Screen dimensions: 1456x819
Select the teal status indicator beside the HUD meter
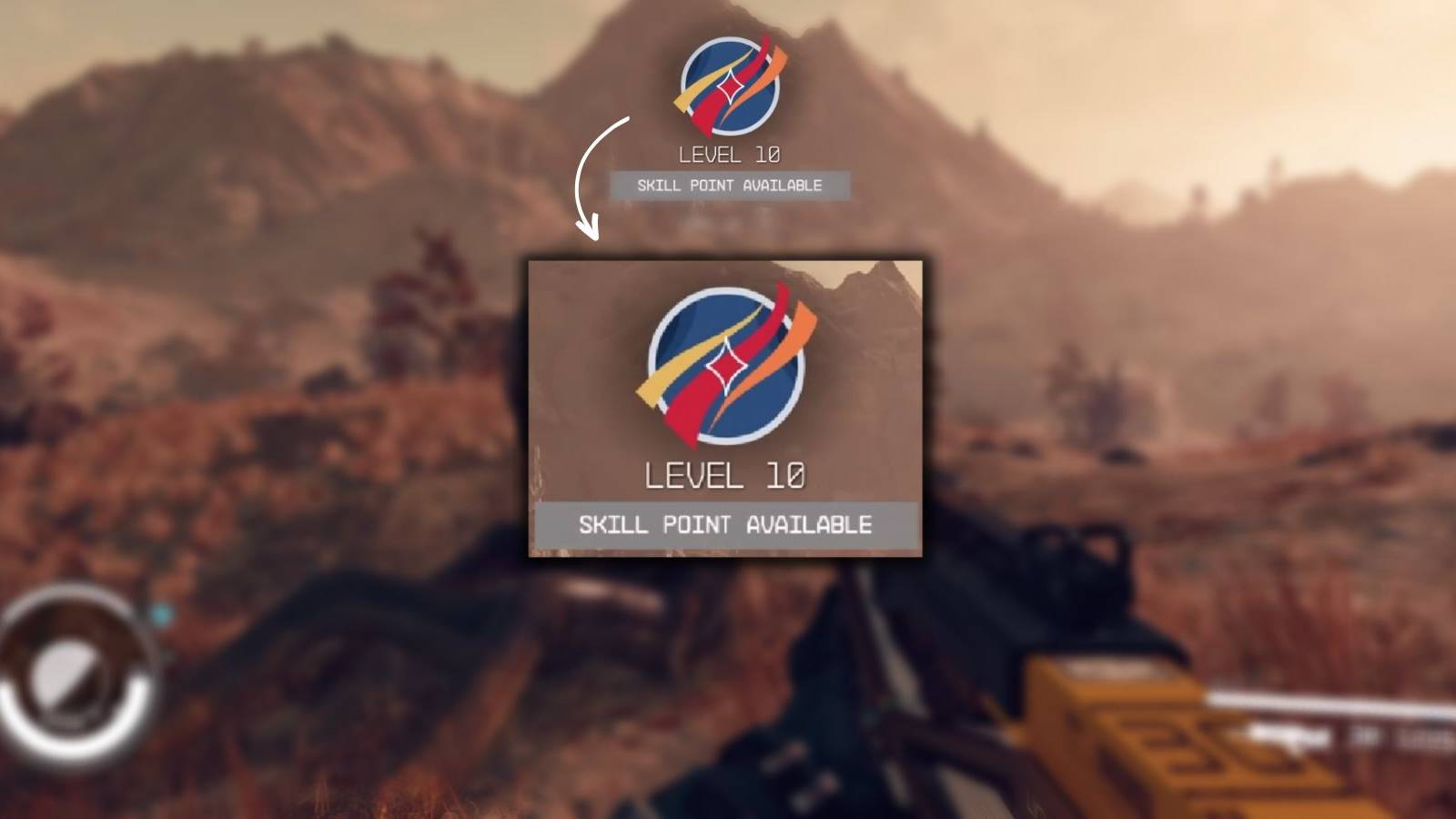tap(162, 612)
